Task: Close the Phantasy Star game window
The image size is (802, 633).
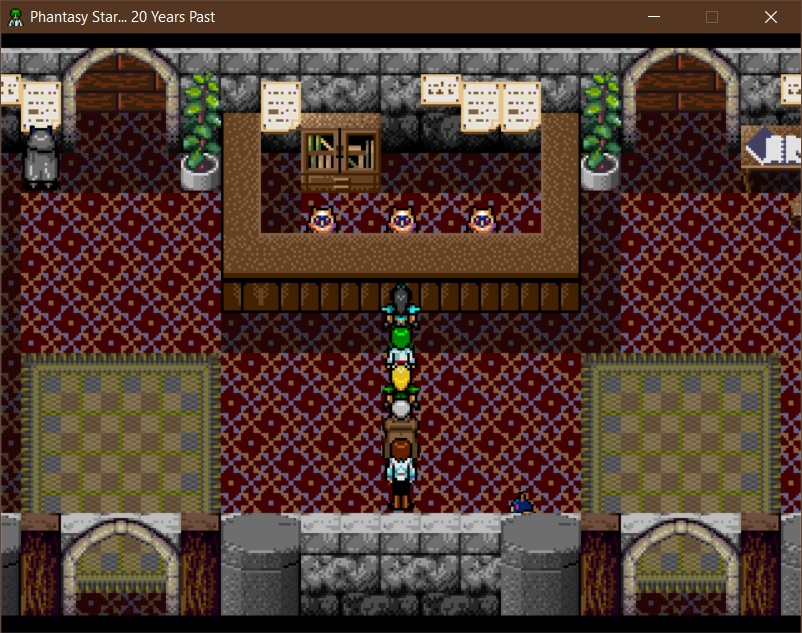Action: (770, 17)
